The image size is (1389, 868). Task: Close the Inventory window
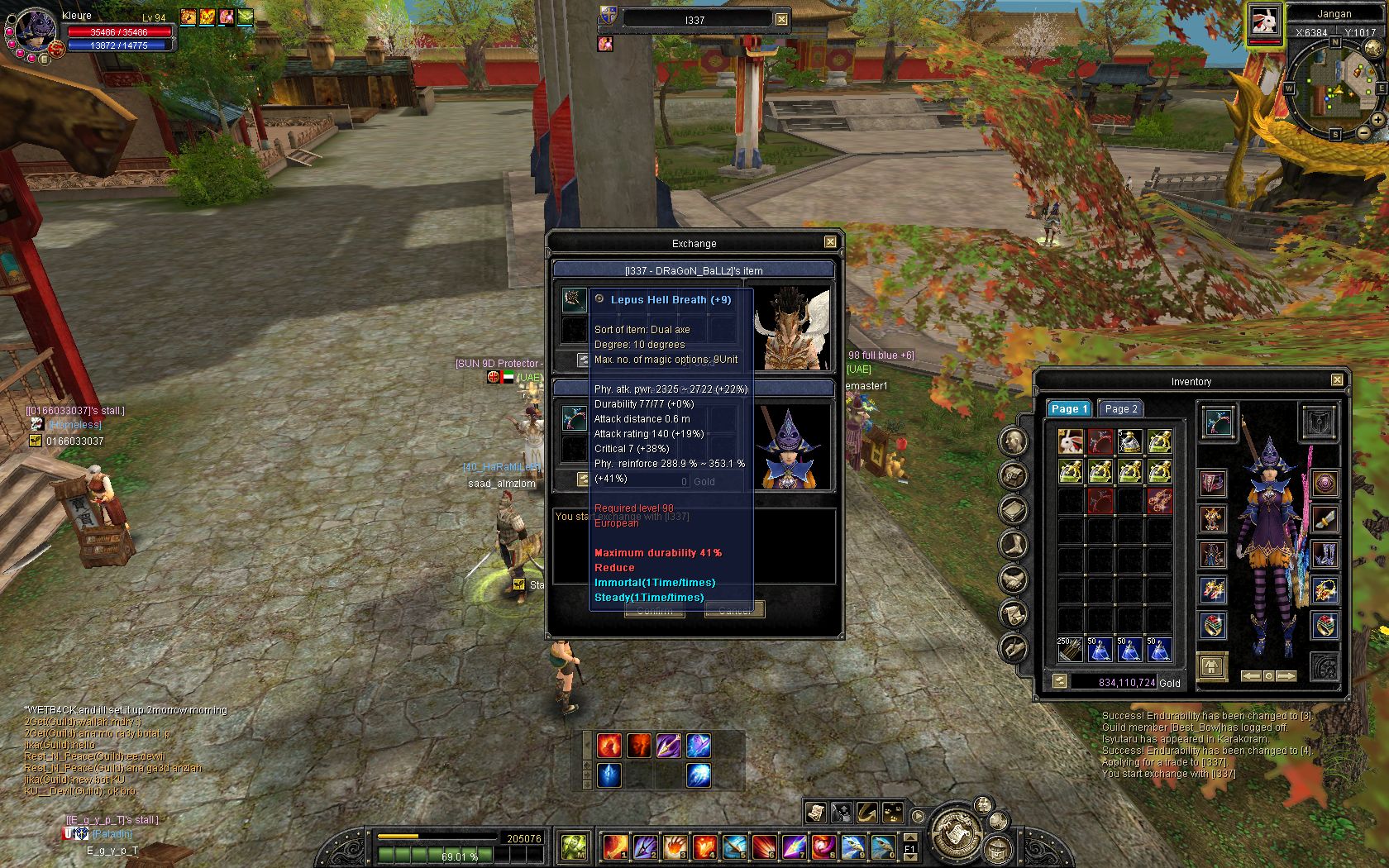click(1337, 380)
